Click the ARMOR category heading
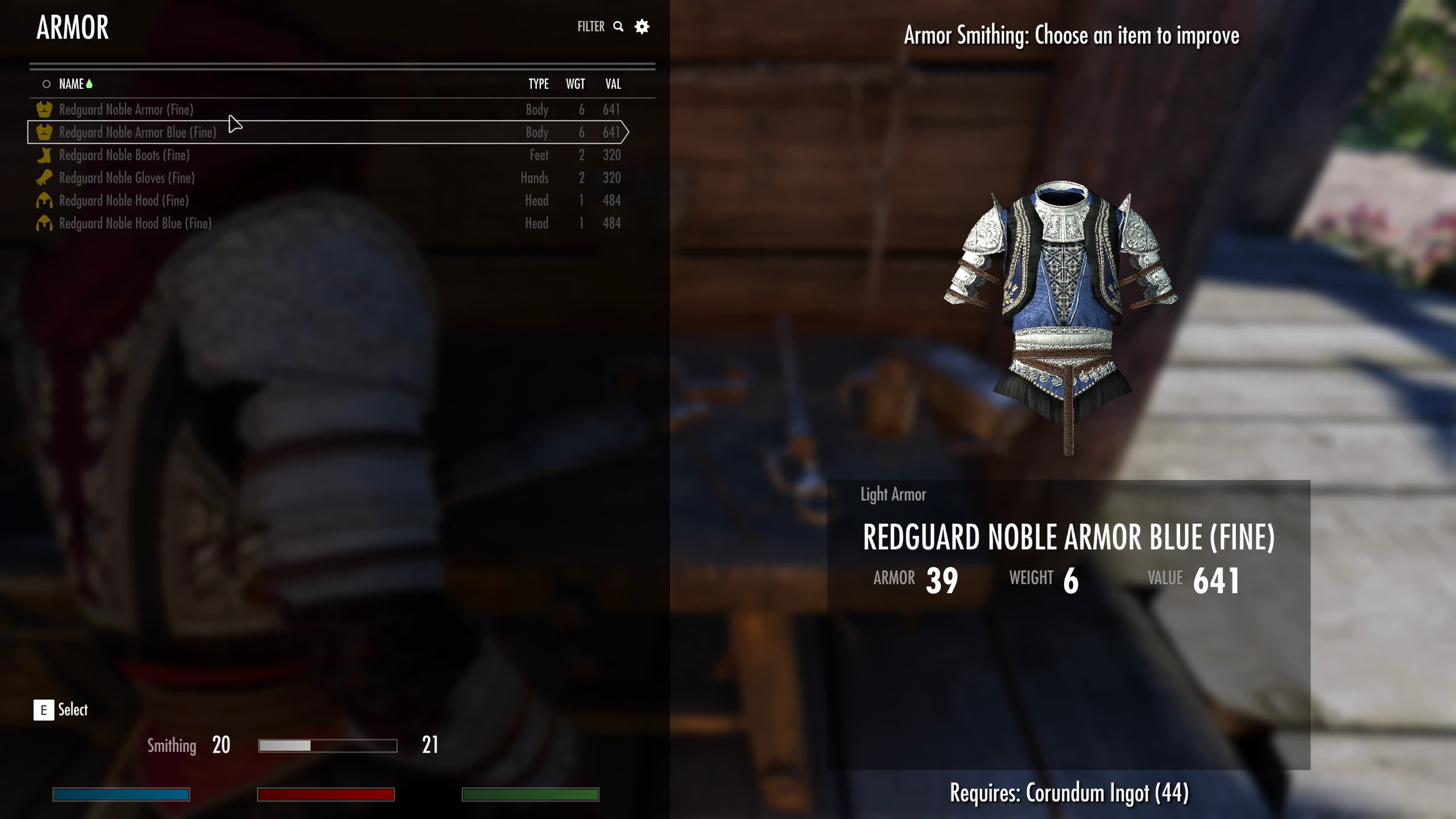The width and height of the screenshot is (1456, 819). pos(73,26)
